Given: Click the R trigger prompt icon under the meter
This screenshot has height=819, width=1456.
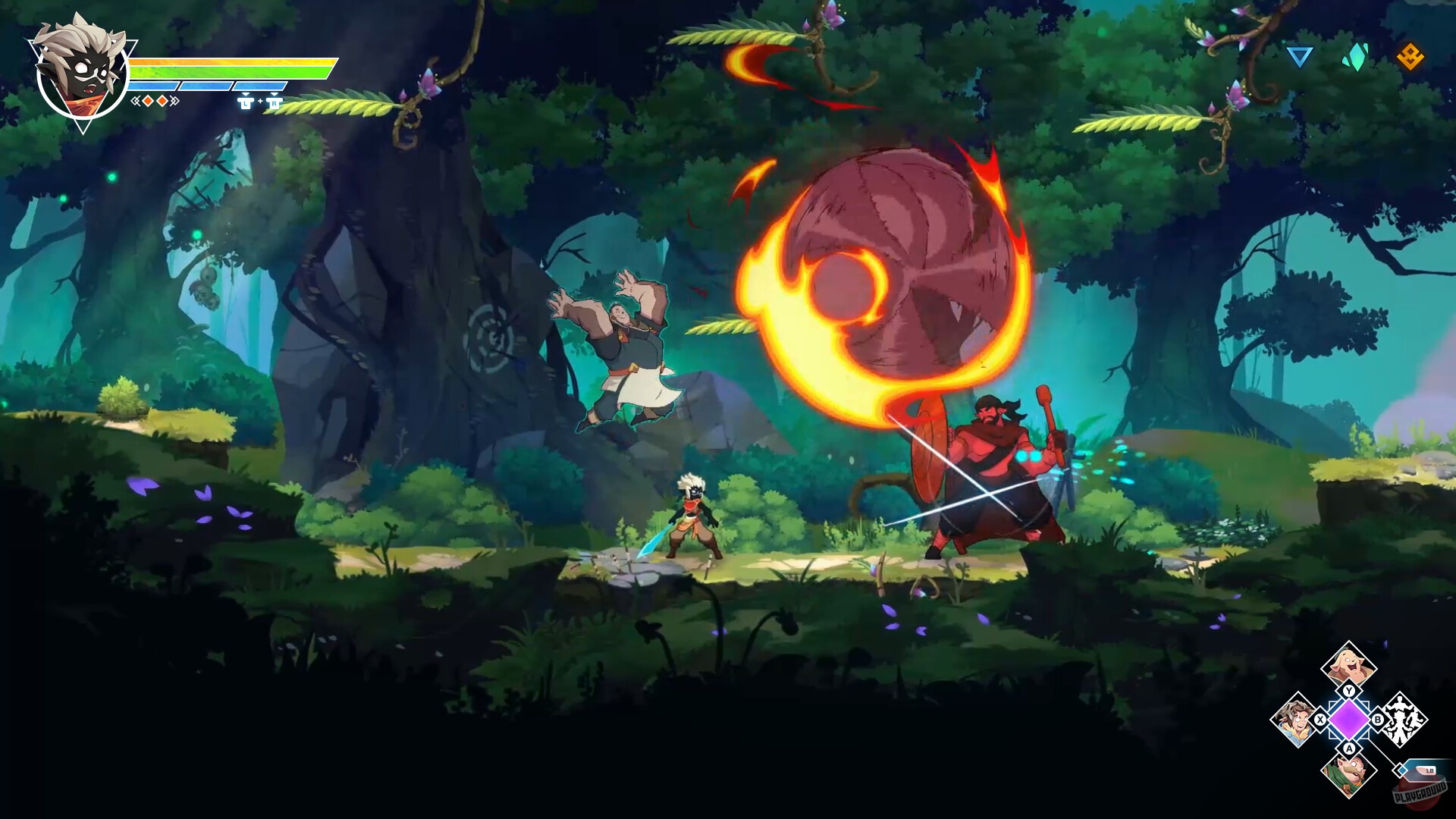Looking at the screenshot, I should pos(275,105).
